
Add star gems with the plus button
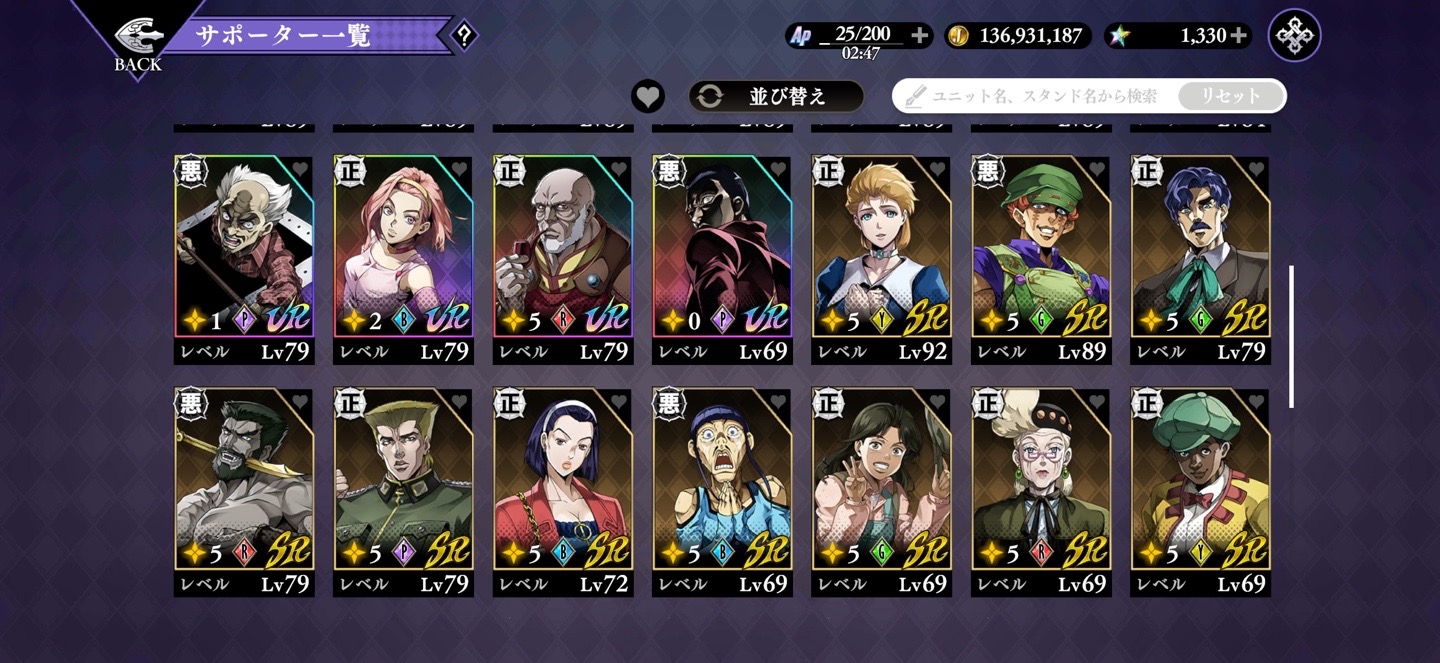pos(1239,36)
